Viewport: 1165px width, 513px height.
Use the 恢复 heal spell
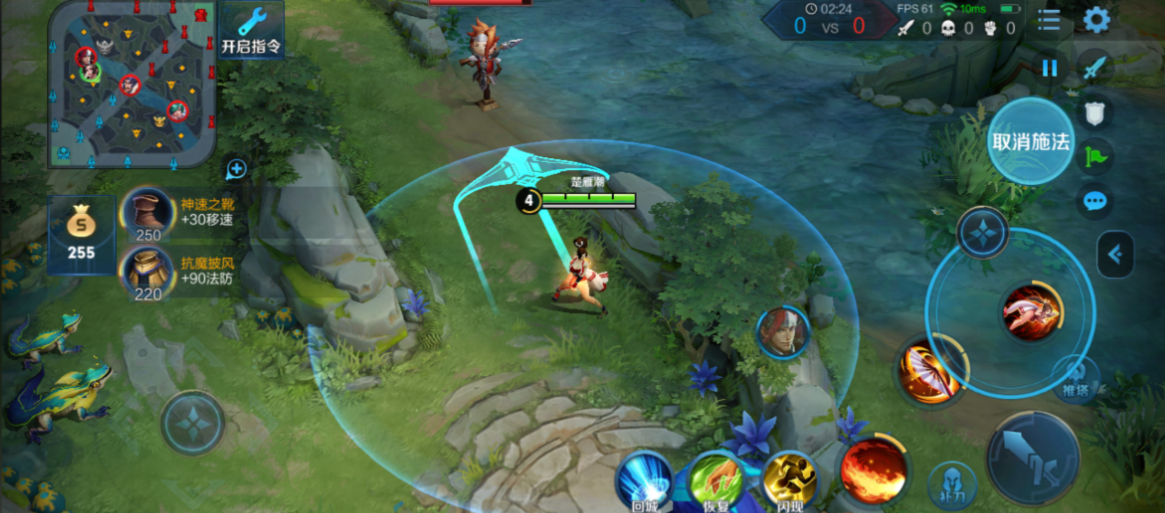point(716,480)
